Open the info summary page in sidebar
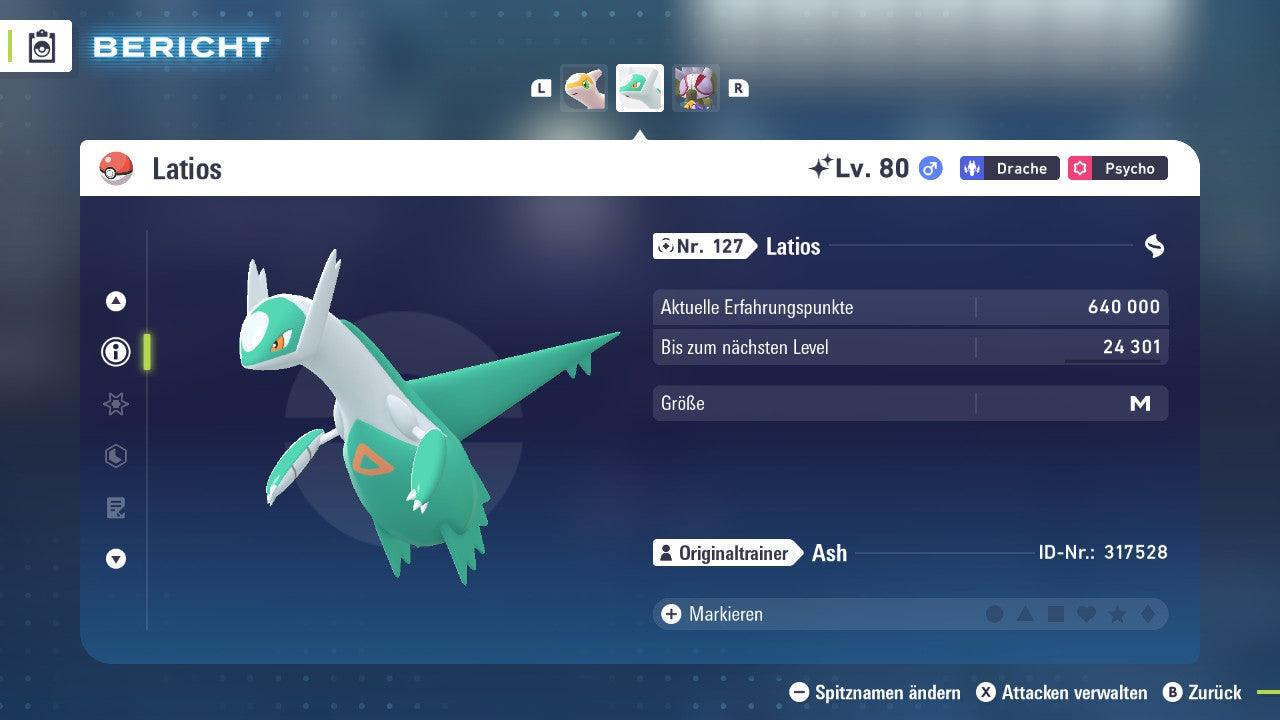The image size is (1280, 720). [115, 352]
